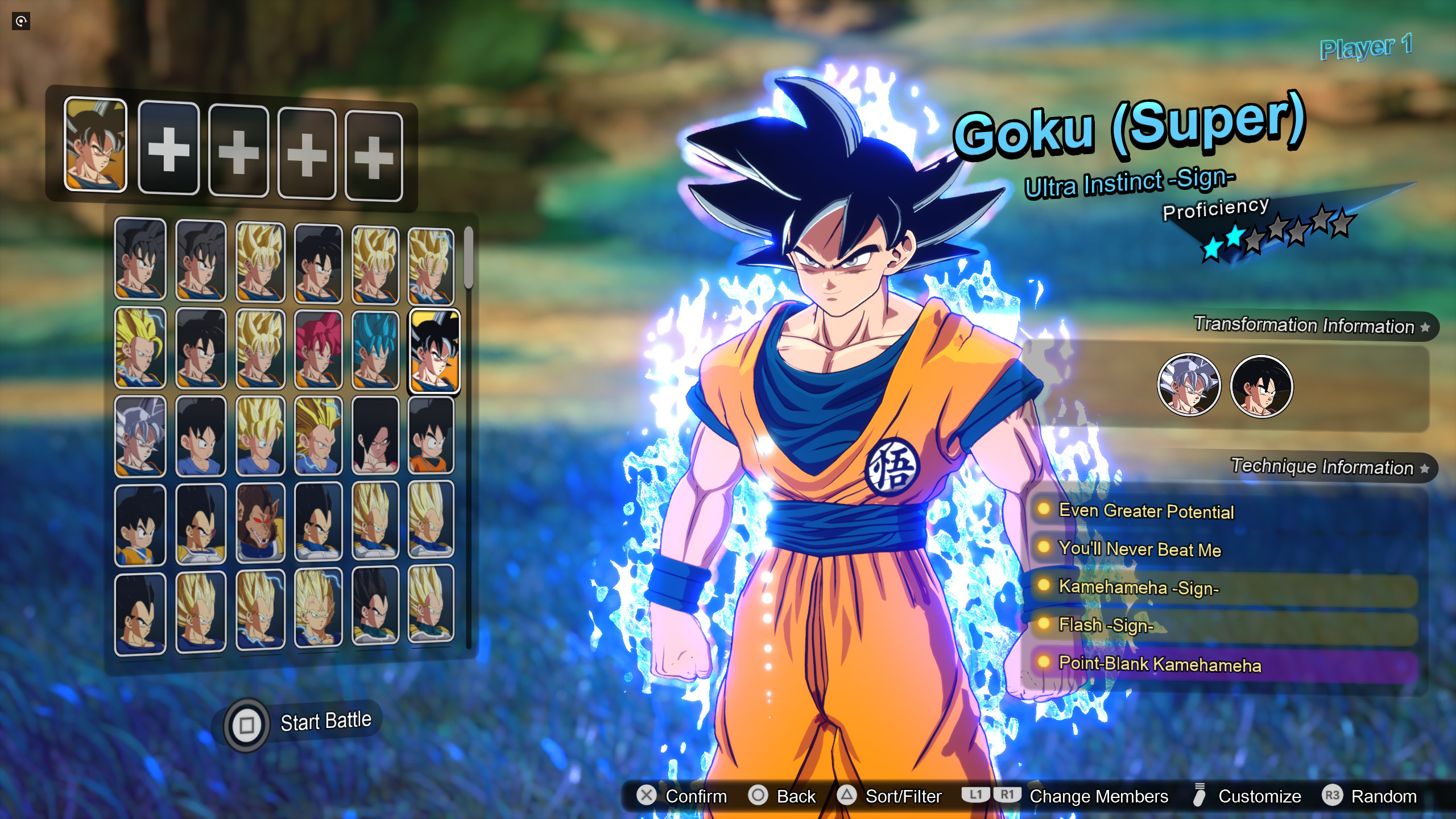Select the Super Saiyan God Goku portrait
Viewport: 1456px width, 819px height.
(318, 350)
